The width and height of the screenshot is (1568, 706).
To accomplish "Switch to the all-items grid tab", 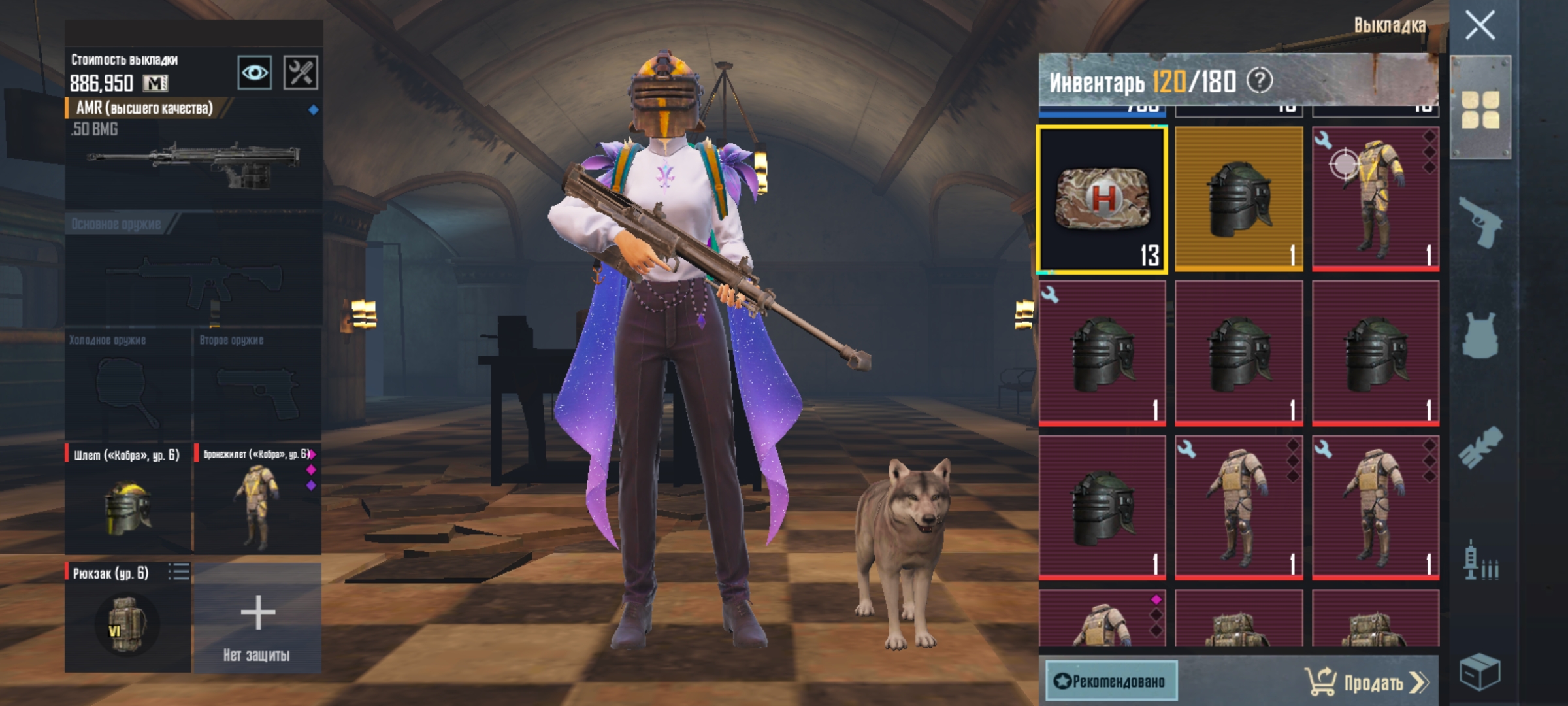I will coord(1480,109).
